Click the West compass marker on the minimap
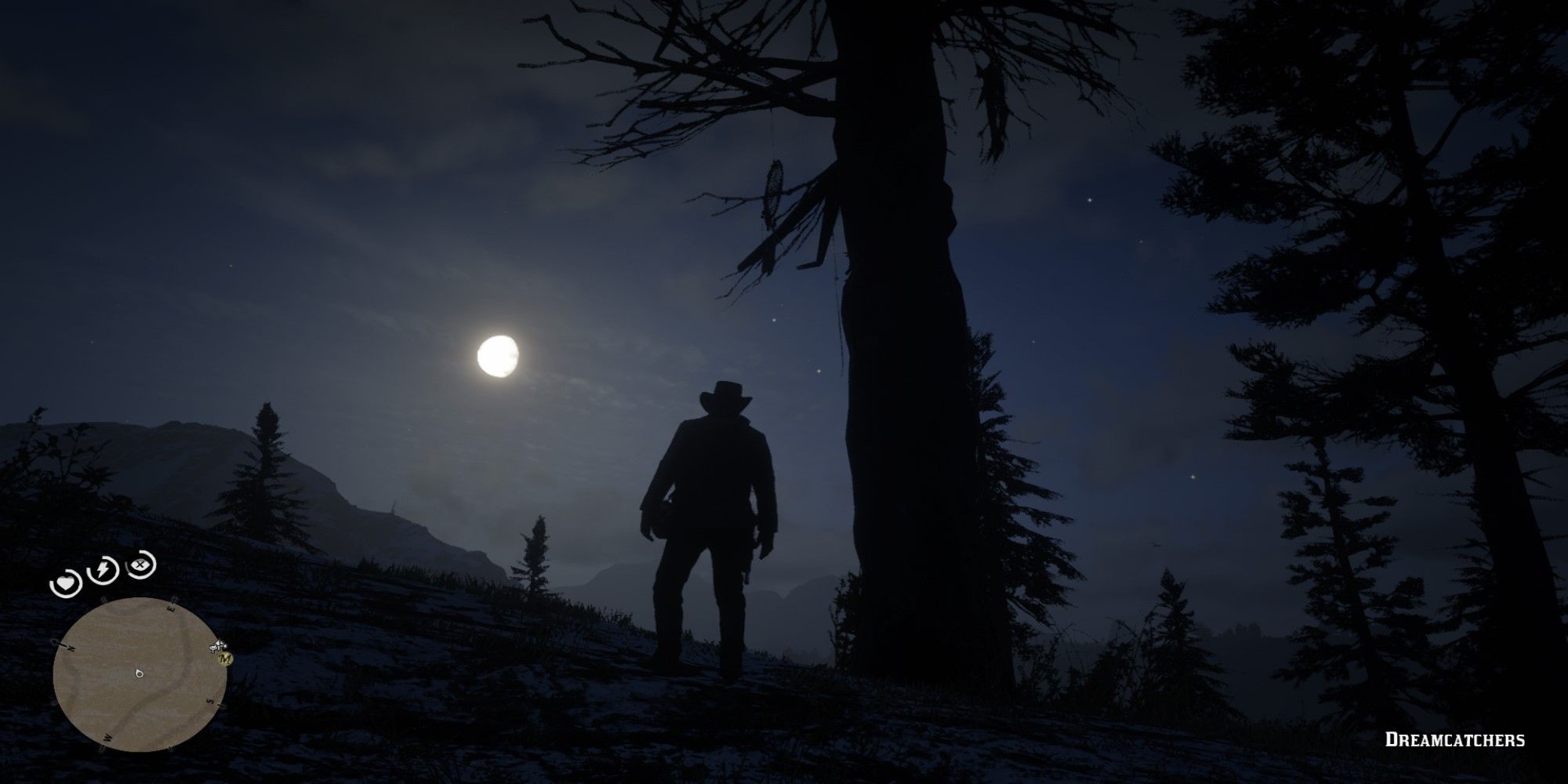Screen dimensions: 1568x784 pos(107,737)
